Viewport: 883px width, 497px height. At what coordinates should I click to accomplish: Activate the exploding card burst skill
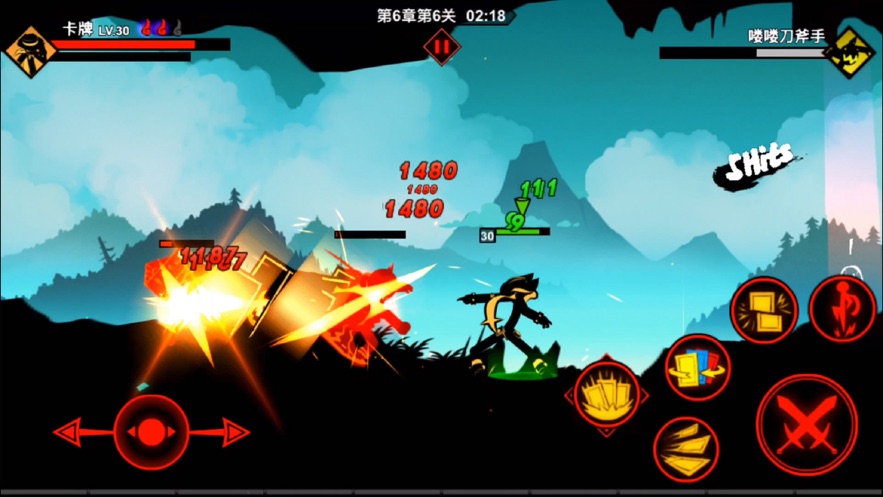(x=605, y=396)
